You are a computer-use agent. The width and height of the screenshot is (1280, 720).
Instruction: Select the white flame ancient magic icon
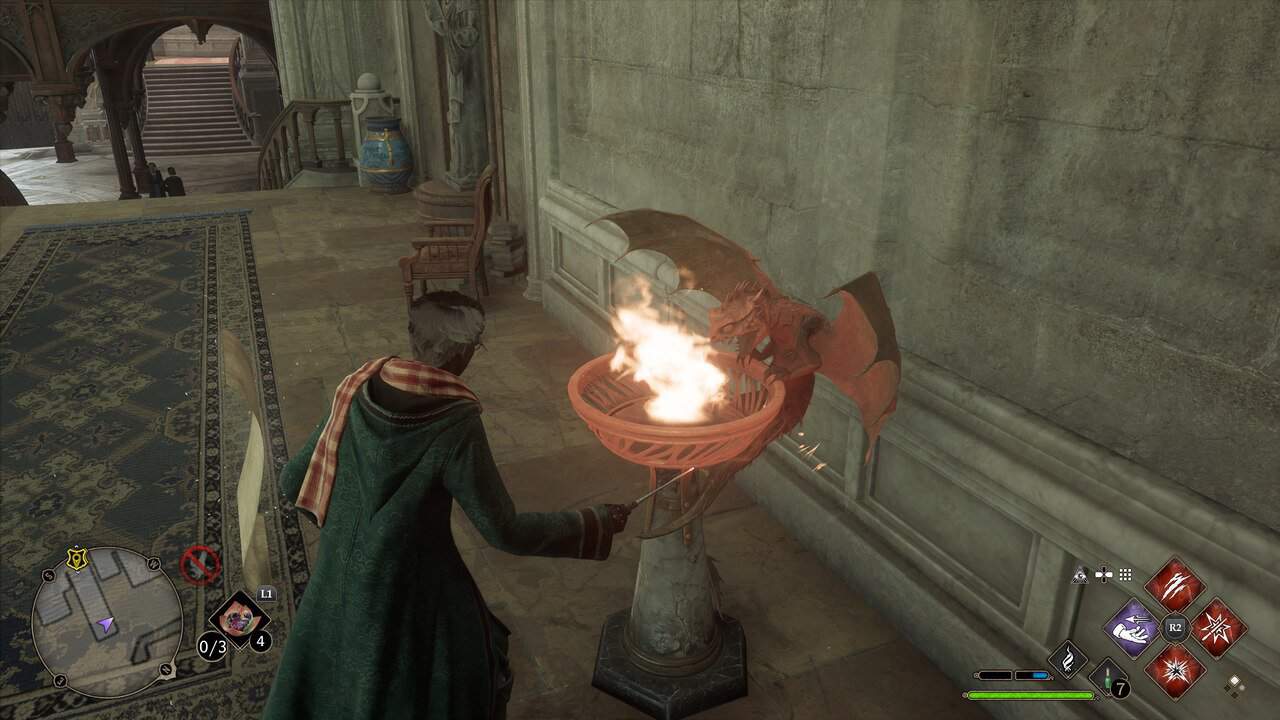tap(1067, 660)
